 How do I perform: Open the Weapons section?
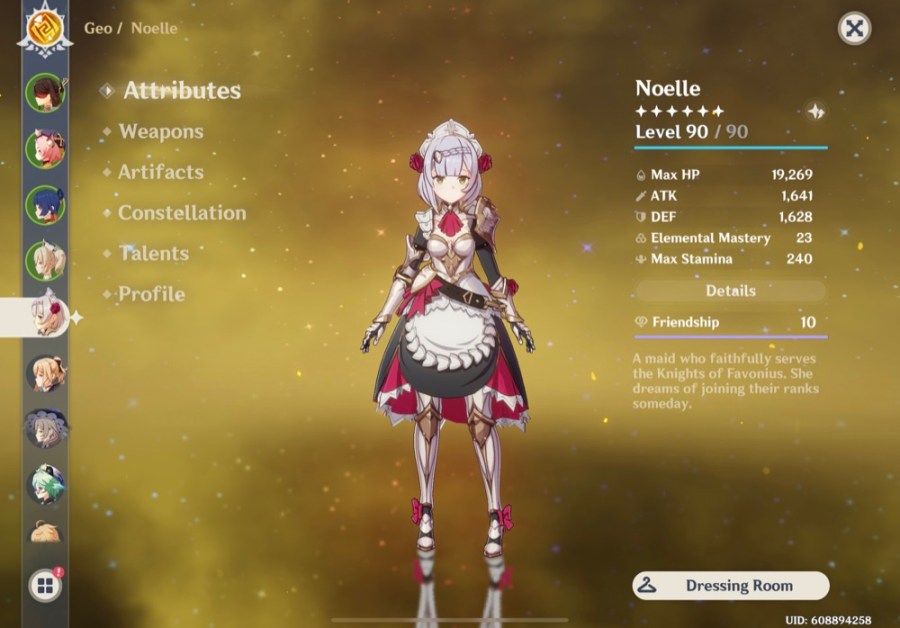[x=160, y=131]
